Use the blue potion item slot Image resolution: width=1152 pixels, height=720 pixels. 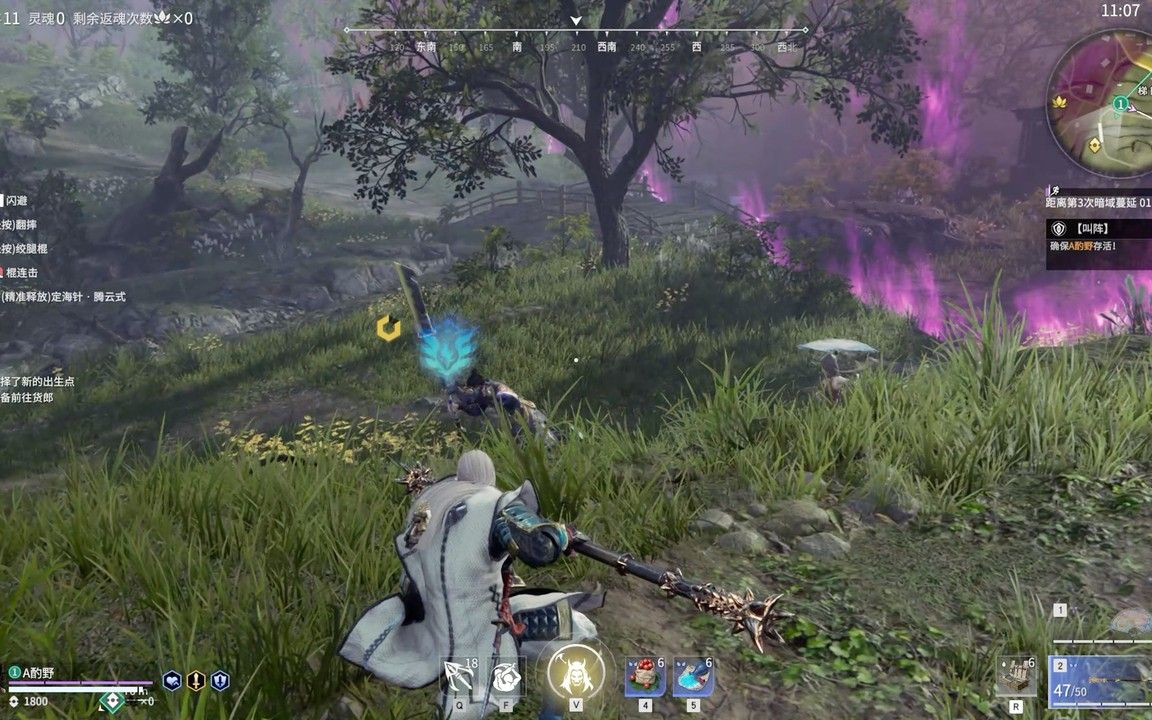pyautogui.click(x=693, y=676)
